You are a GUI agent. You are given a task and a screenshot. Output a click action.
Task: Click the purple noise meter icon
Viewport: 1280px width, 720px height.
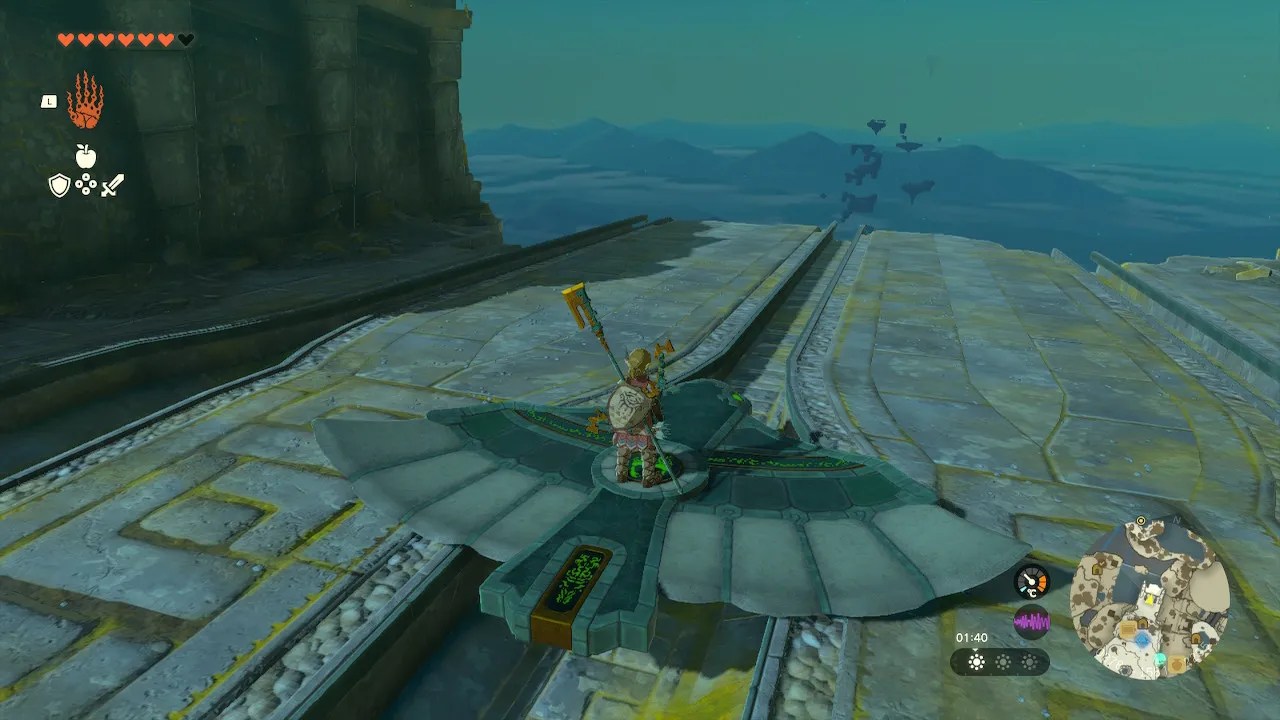(x=1033, y=621)
